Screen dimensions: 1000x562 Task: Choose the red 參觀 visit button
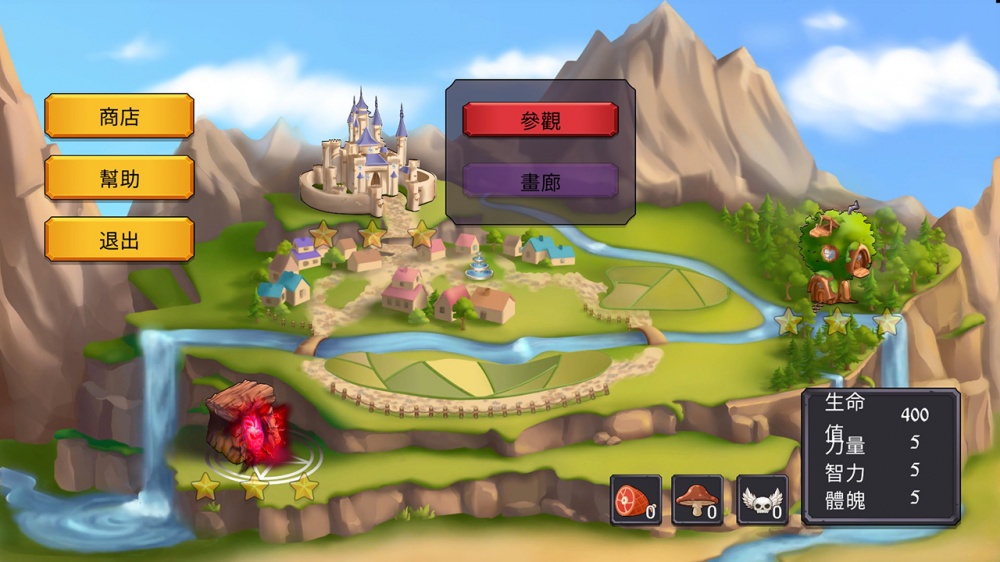(540, 120)
